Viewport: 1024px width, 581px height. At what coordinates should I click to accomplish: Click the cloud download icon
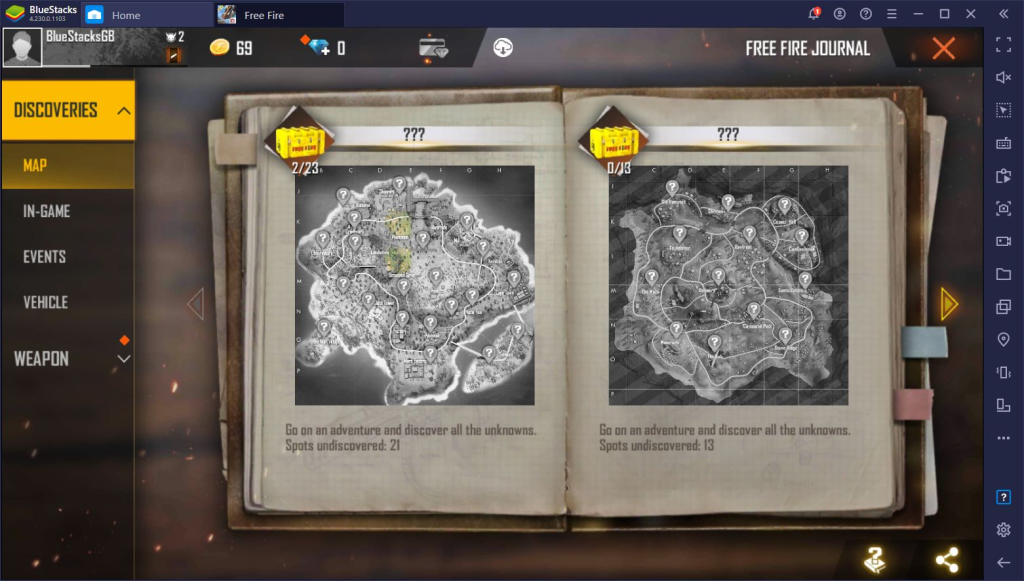tap(503, 47)
